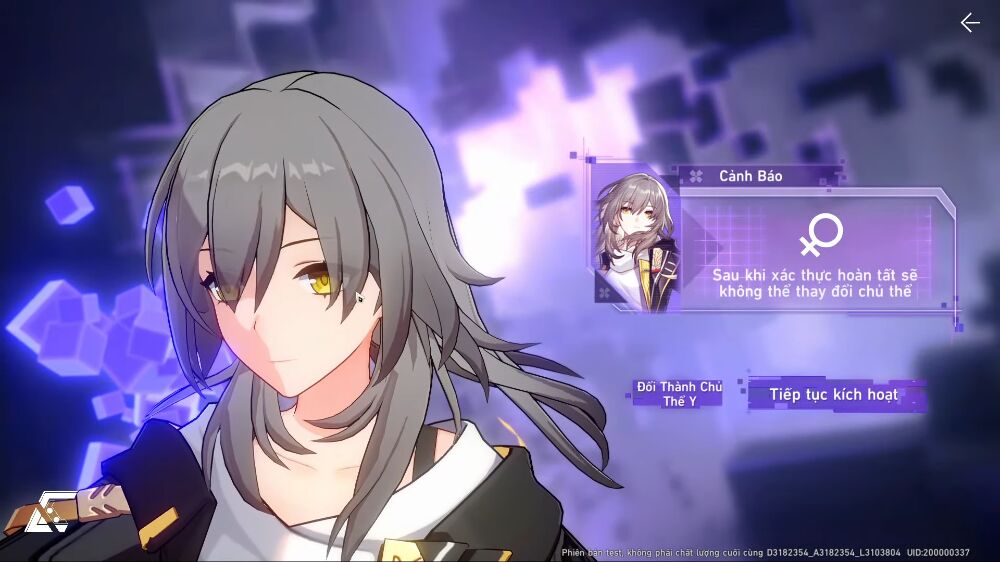Screen dimensions: 1000x562
Task: Select "Đổi Thành Chủ Thể Y" option
Action: pos(678,393)
